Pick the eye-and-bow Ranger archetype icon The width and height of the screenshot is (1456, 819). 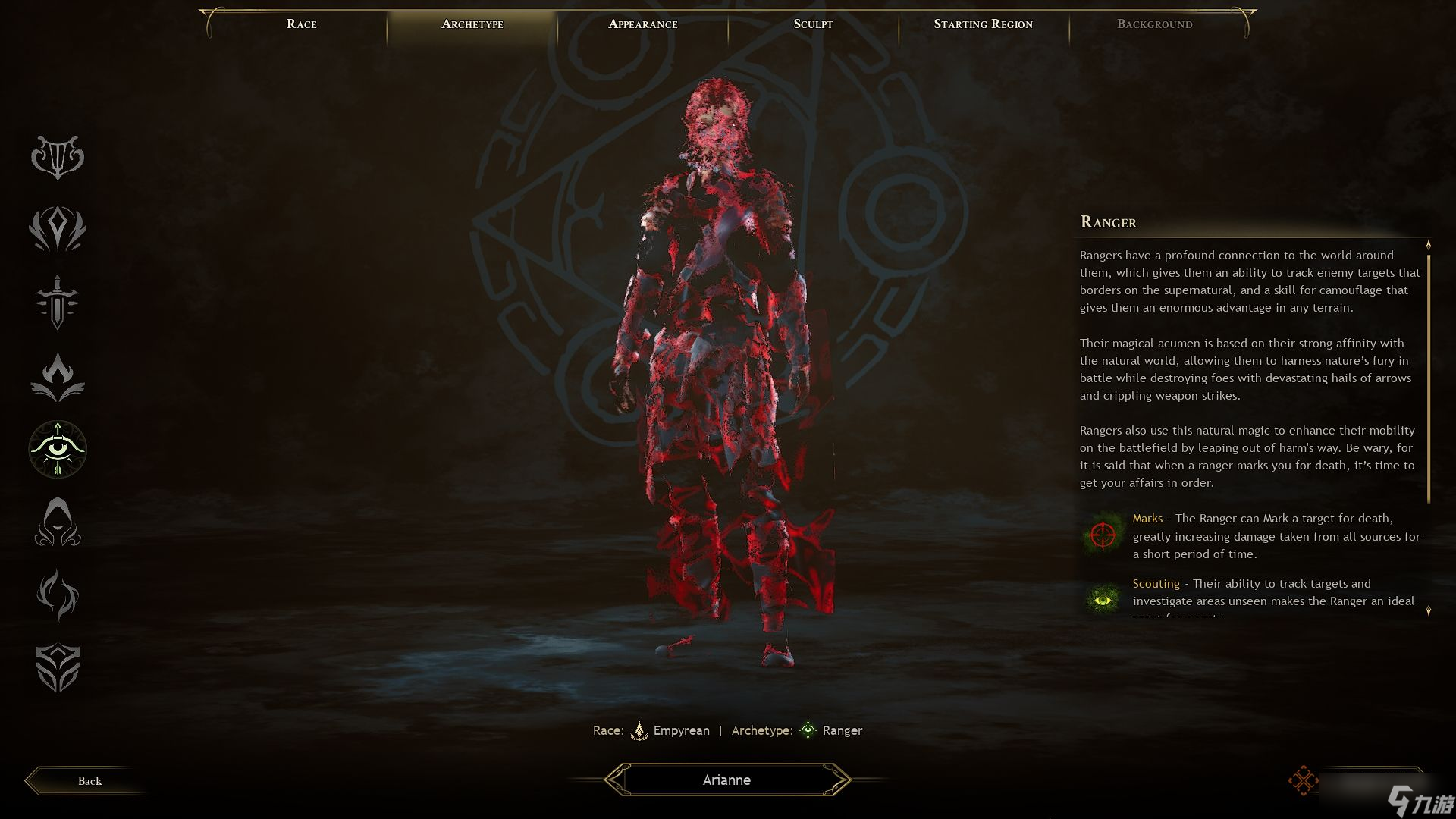[58, 449]
